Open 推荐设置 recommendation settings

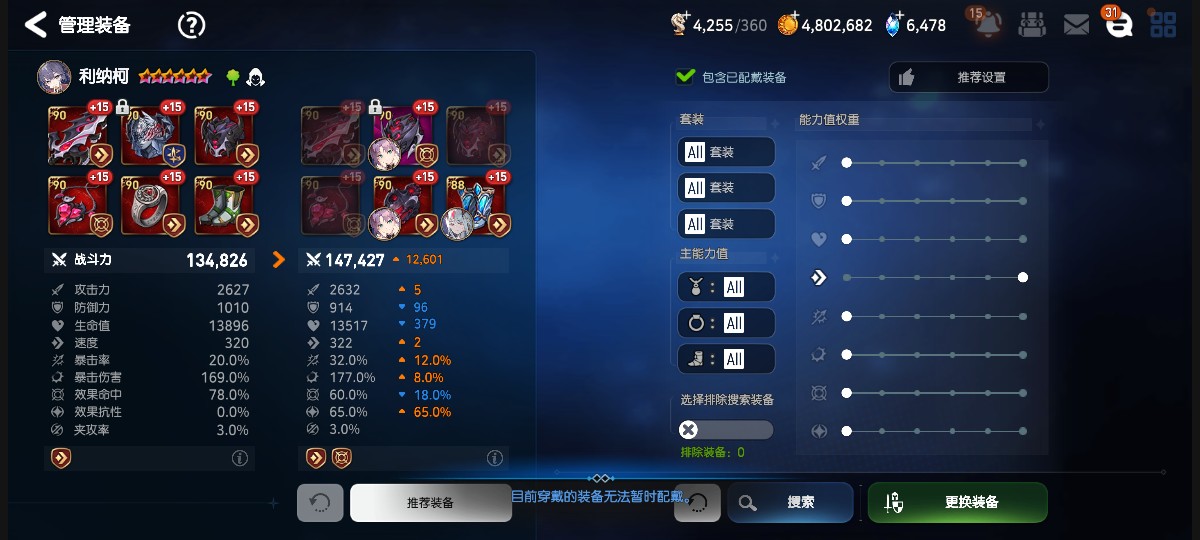click(968, 77)
